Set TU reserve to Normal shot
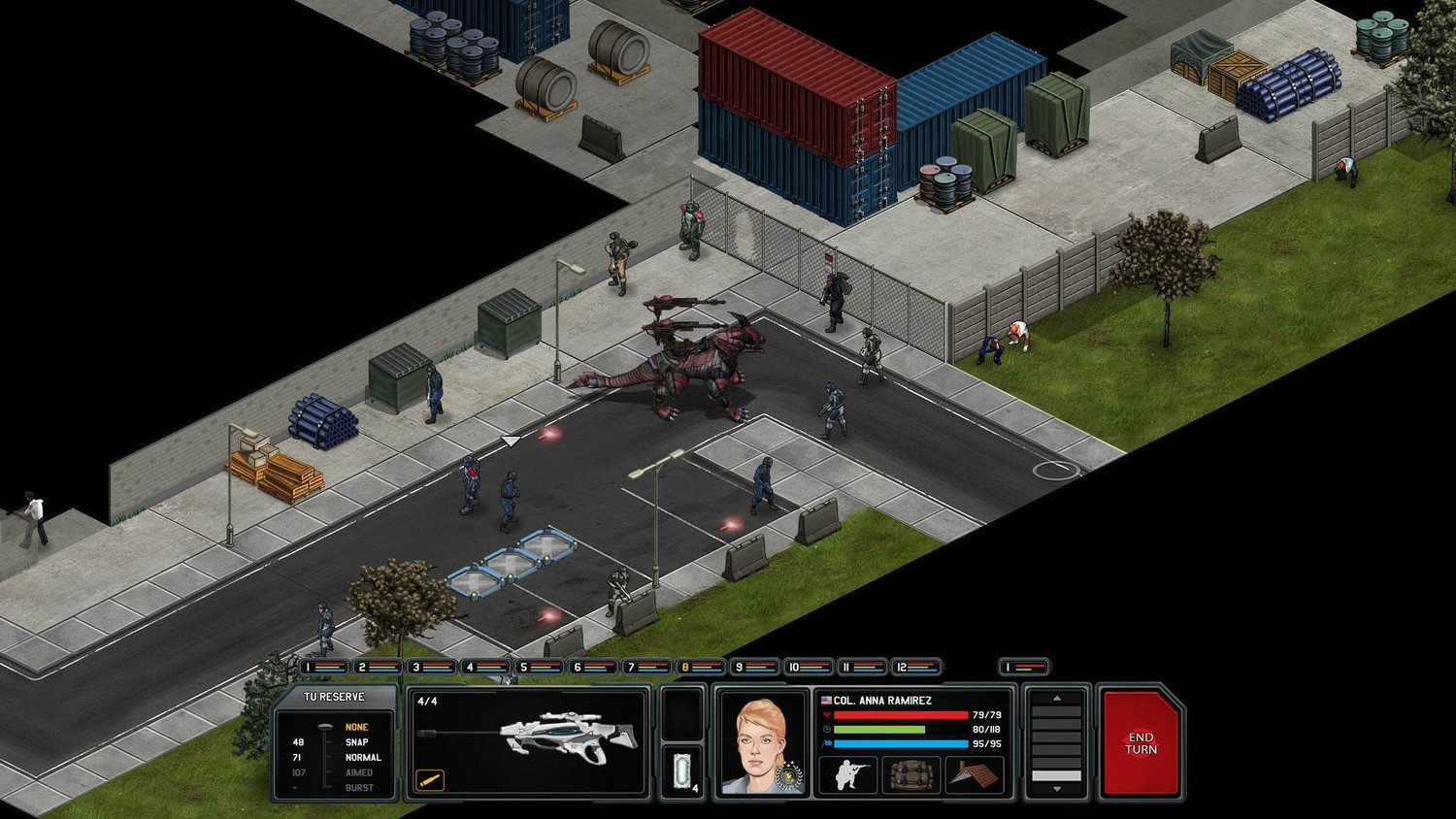The image size is (1456, 819). tap(362, 758)
